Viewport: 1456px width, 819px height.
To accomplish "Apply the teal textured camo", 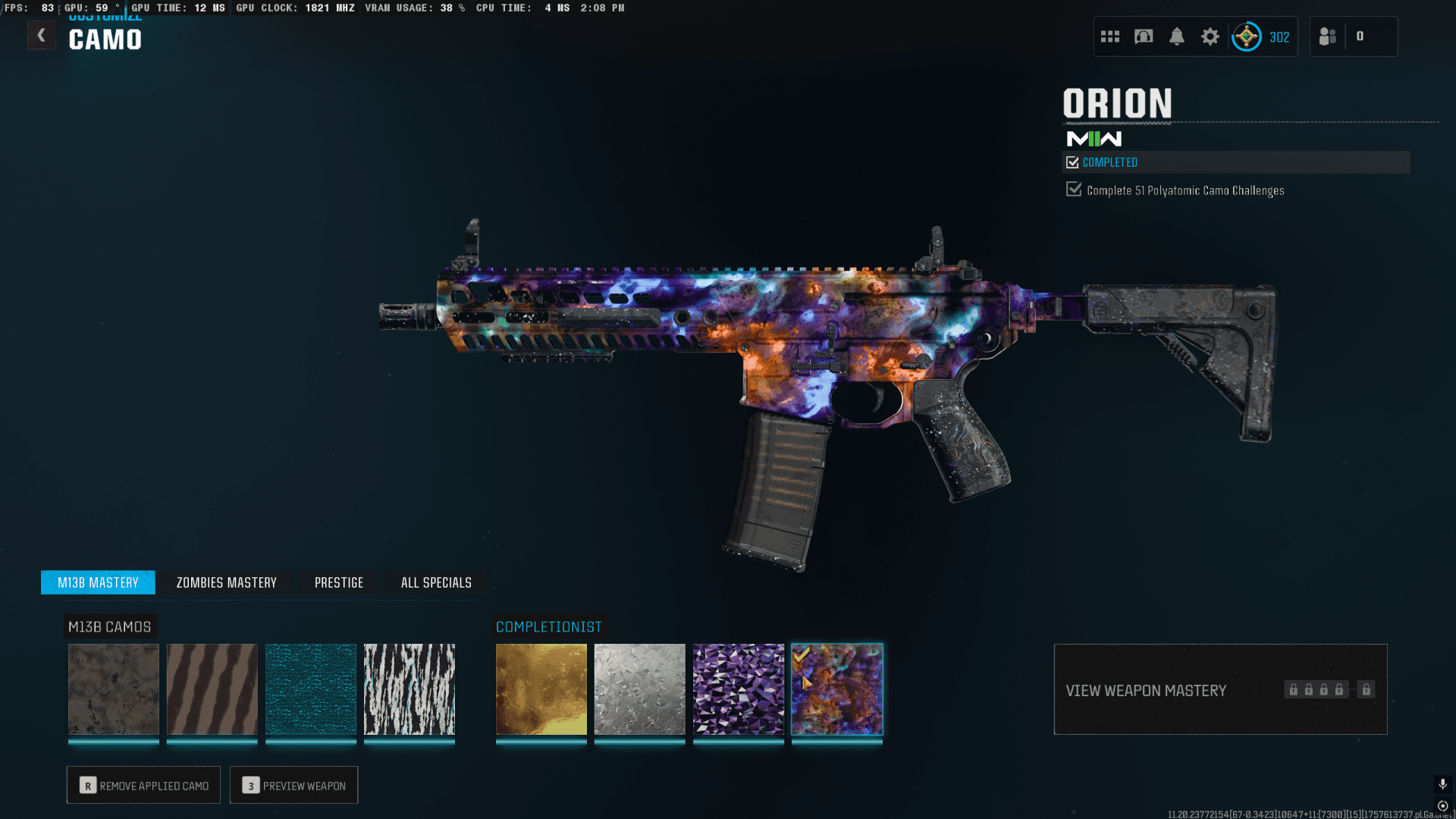I will pyautogui.click(x=311, y=689).
